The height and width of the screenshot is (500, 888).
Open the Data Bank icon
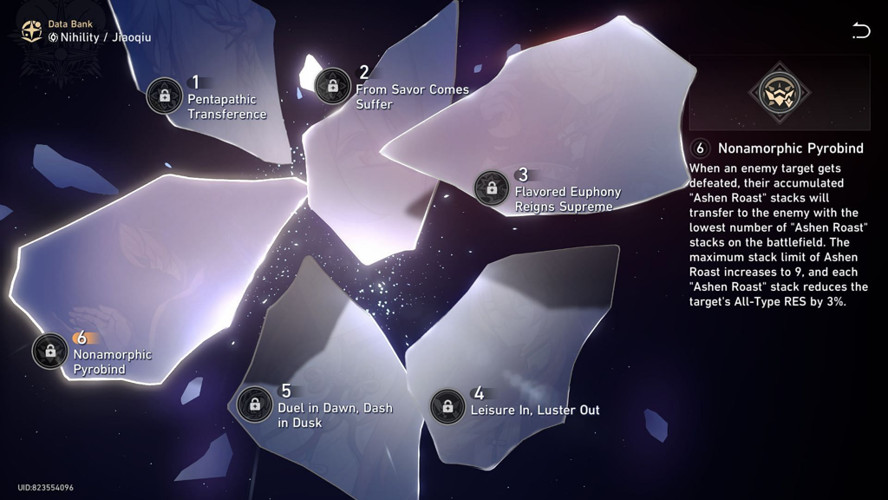(31, 31)
